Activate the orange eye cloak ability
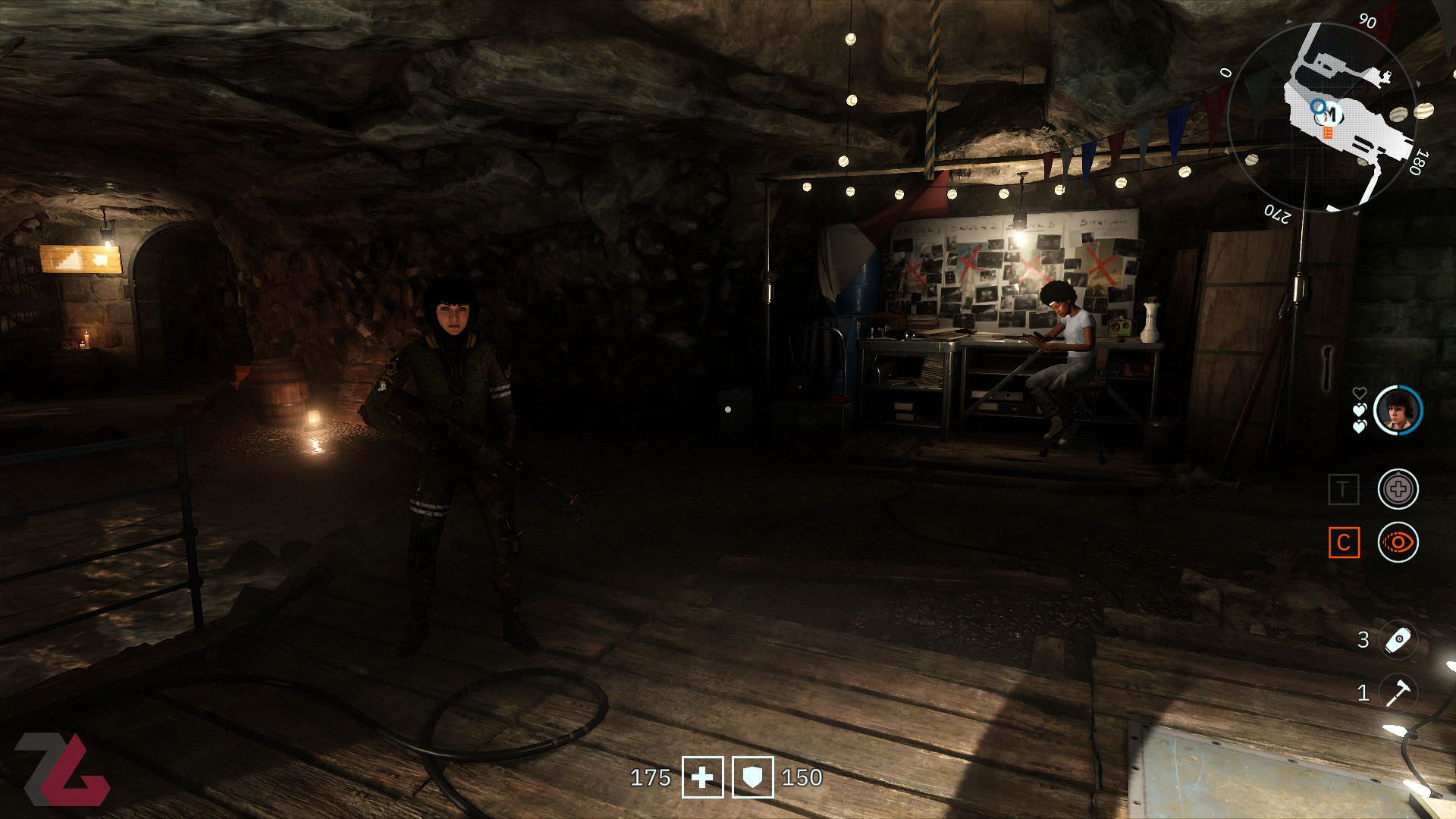The width and height of the screenshot is (1456, 819). pyautogui.click(x=1398, y=542)
